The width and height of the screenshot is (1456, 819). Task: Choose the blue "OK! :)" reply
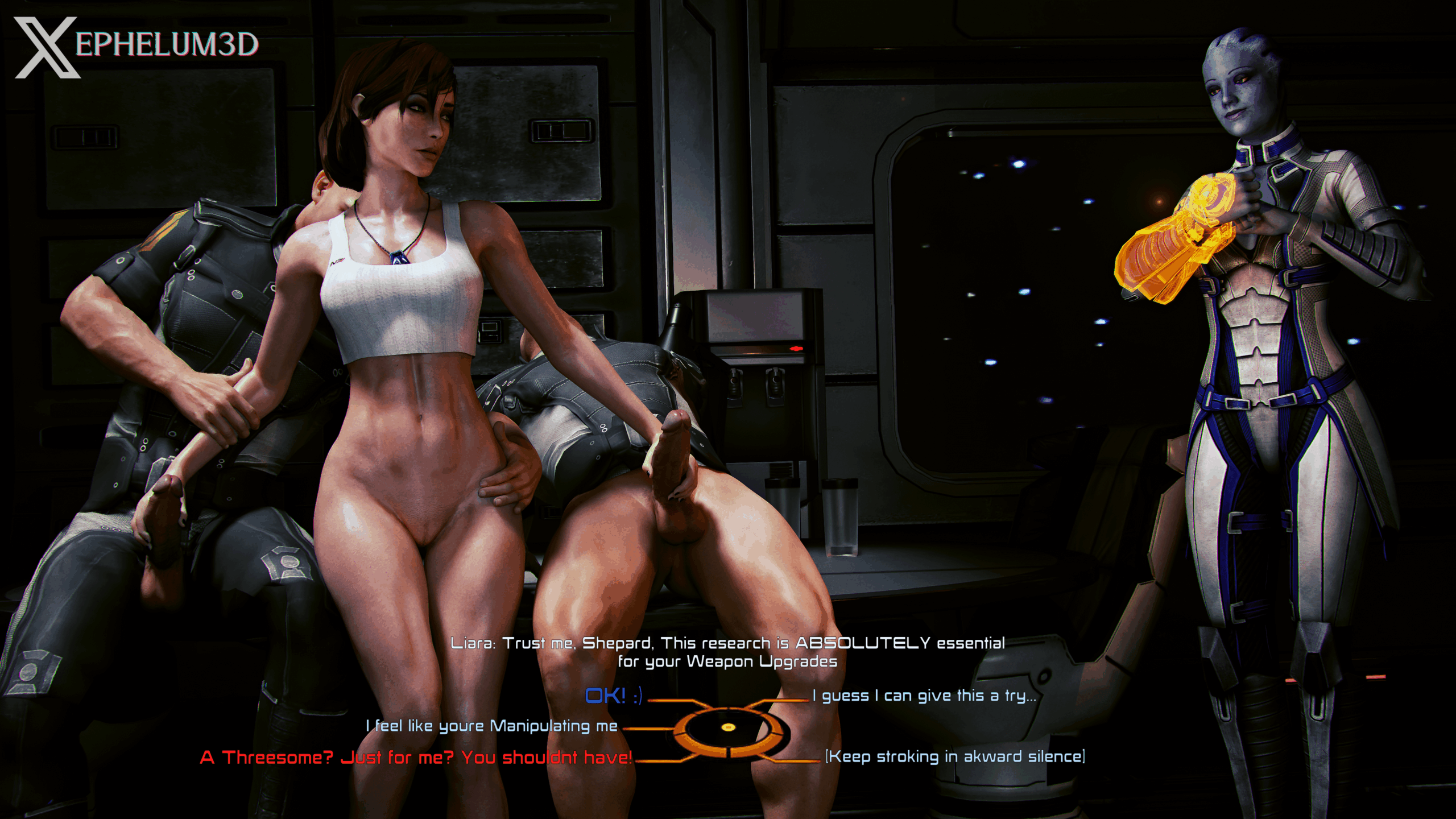613,696
